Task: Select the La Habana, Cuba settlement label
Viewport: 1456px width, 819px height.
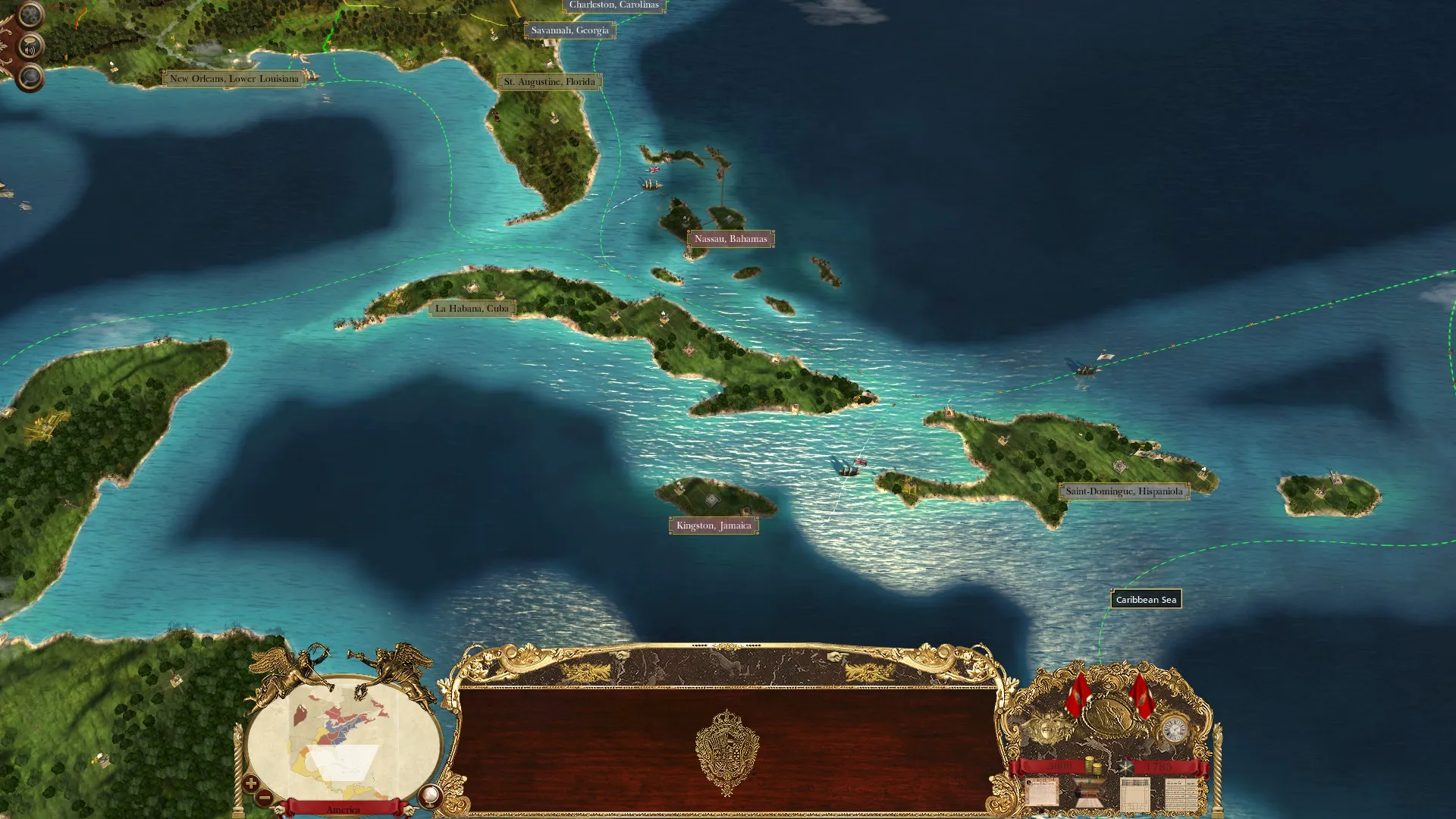Action: point(473,307)
